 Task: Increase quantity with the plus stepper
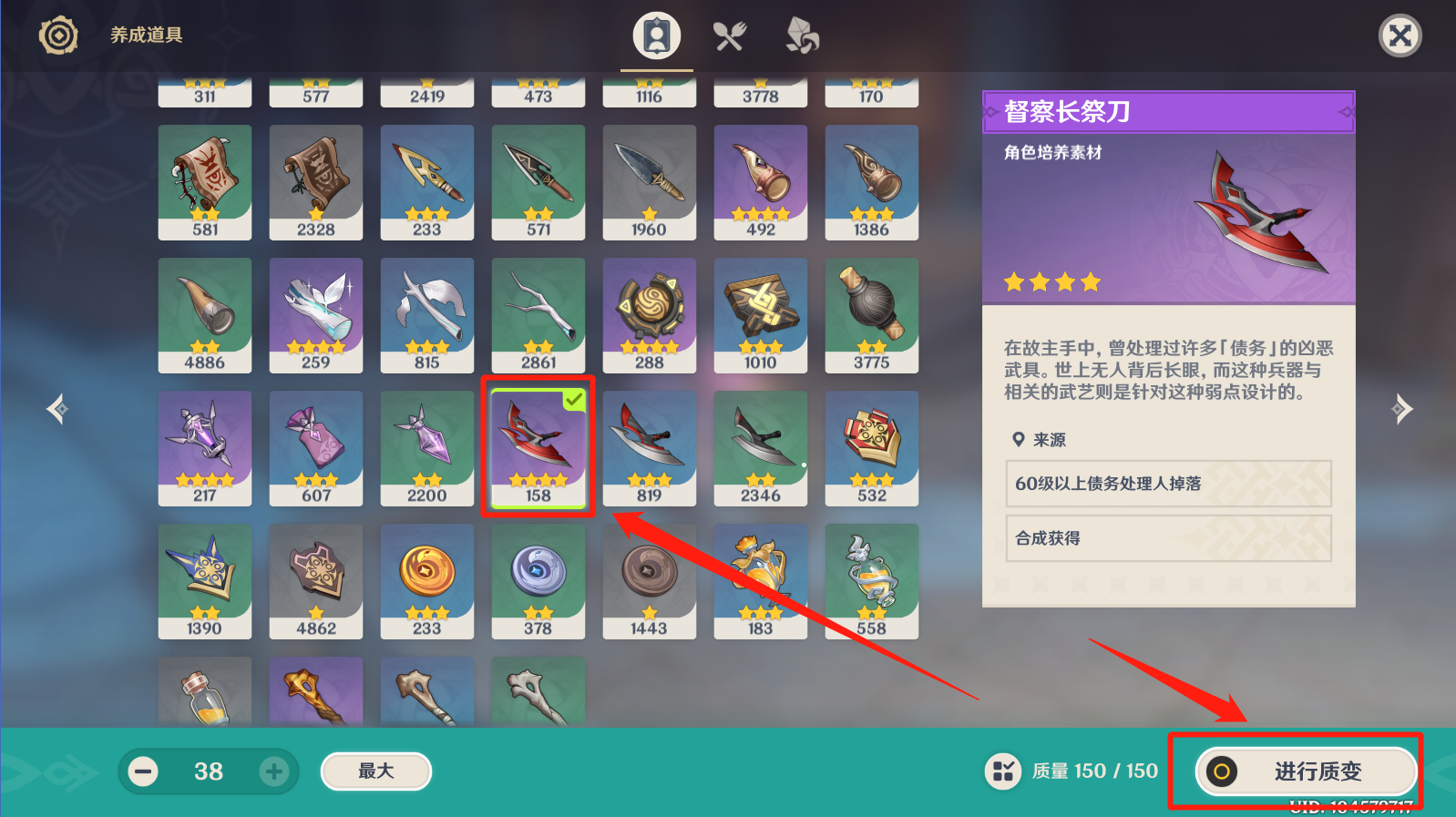(x=273, y=771)
